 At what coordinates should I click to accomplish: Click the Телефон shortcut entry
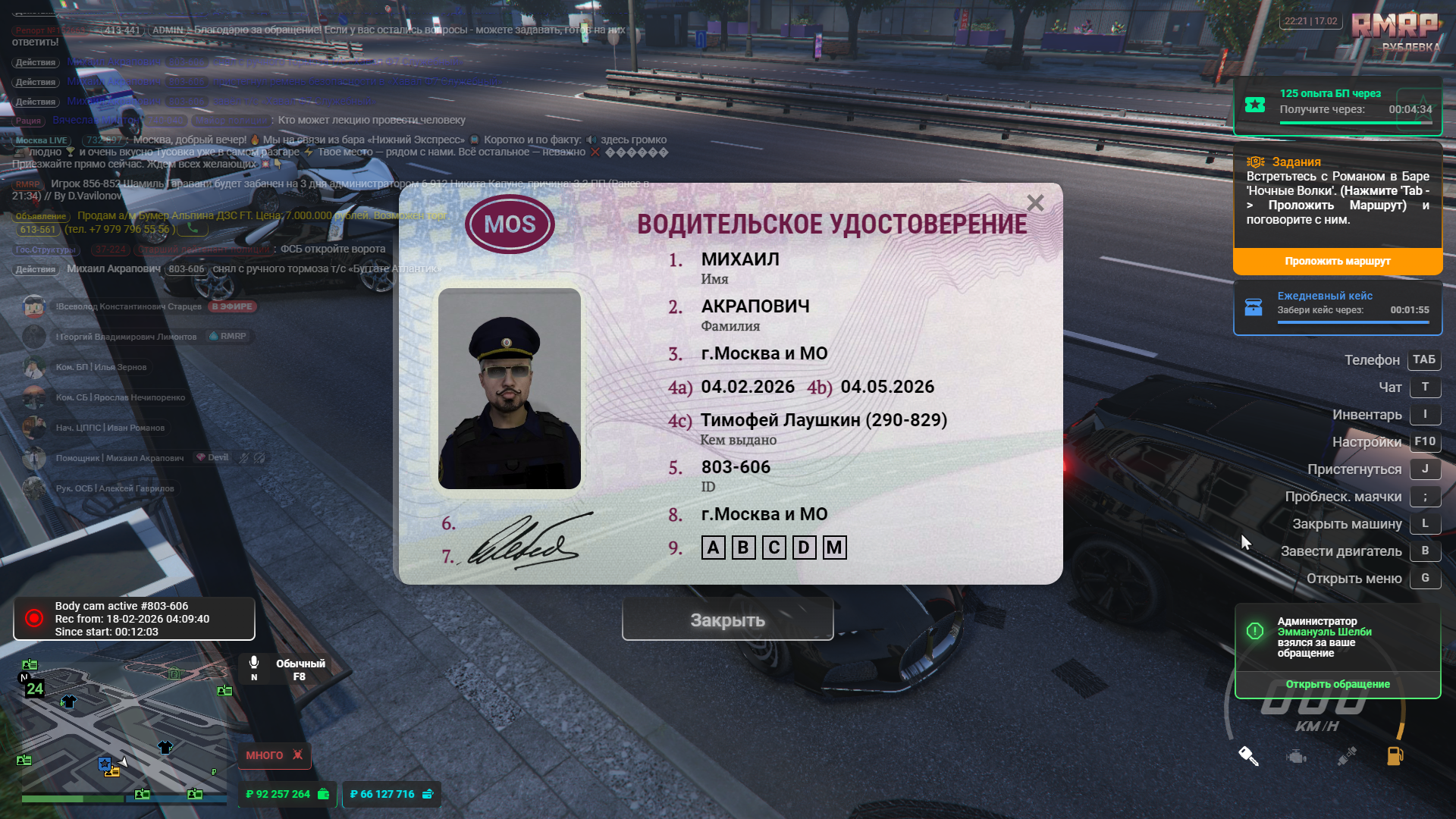(x=1372, y=360)
